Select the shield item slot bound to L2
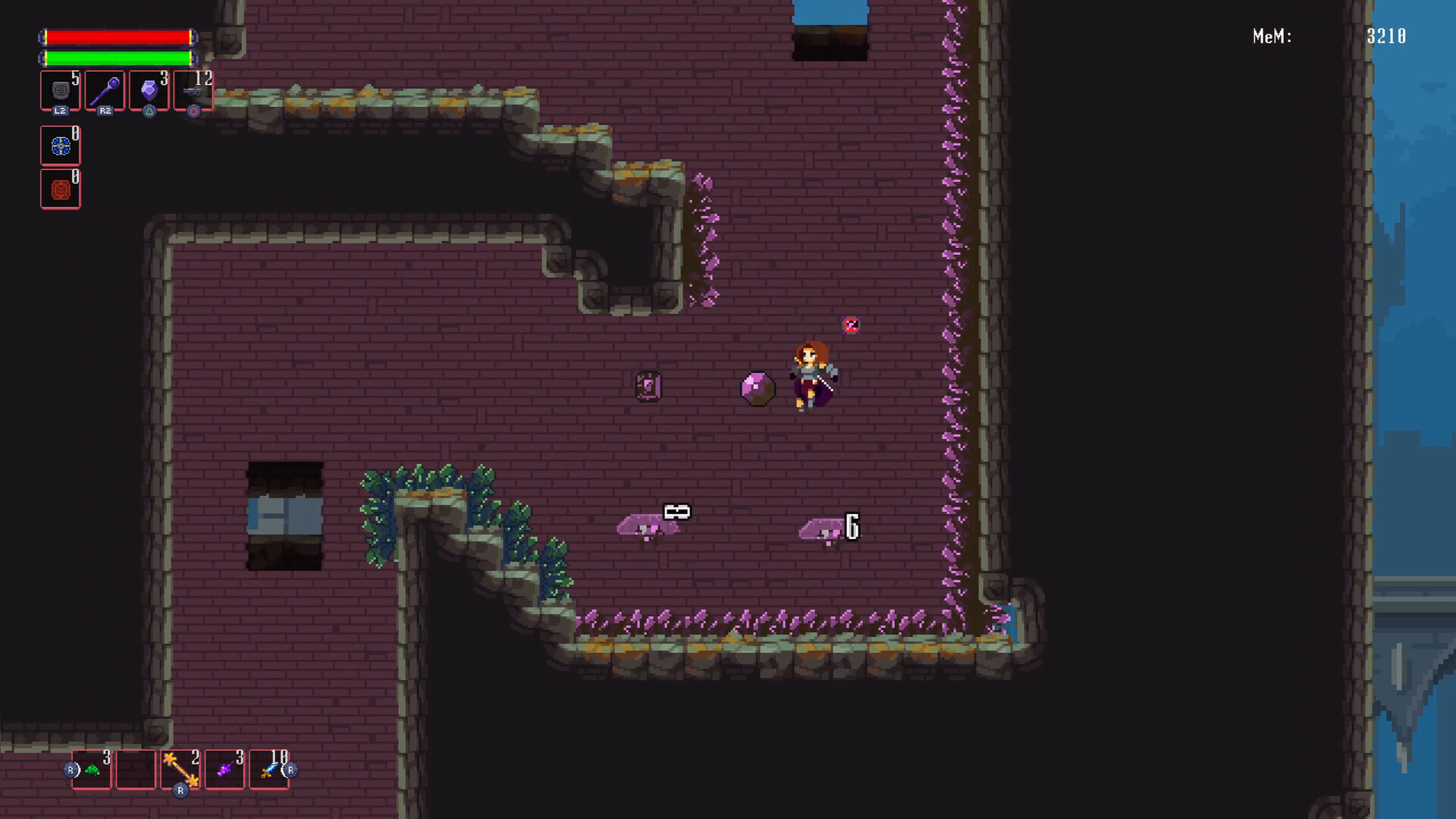 (x=60, y=90)
